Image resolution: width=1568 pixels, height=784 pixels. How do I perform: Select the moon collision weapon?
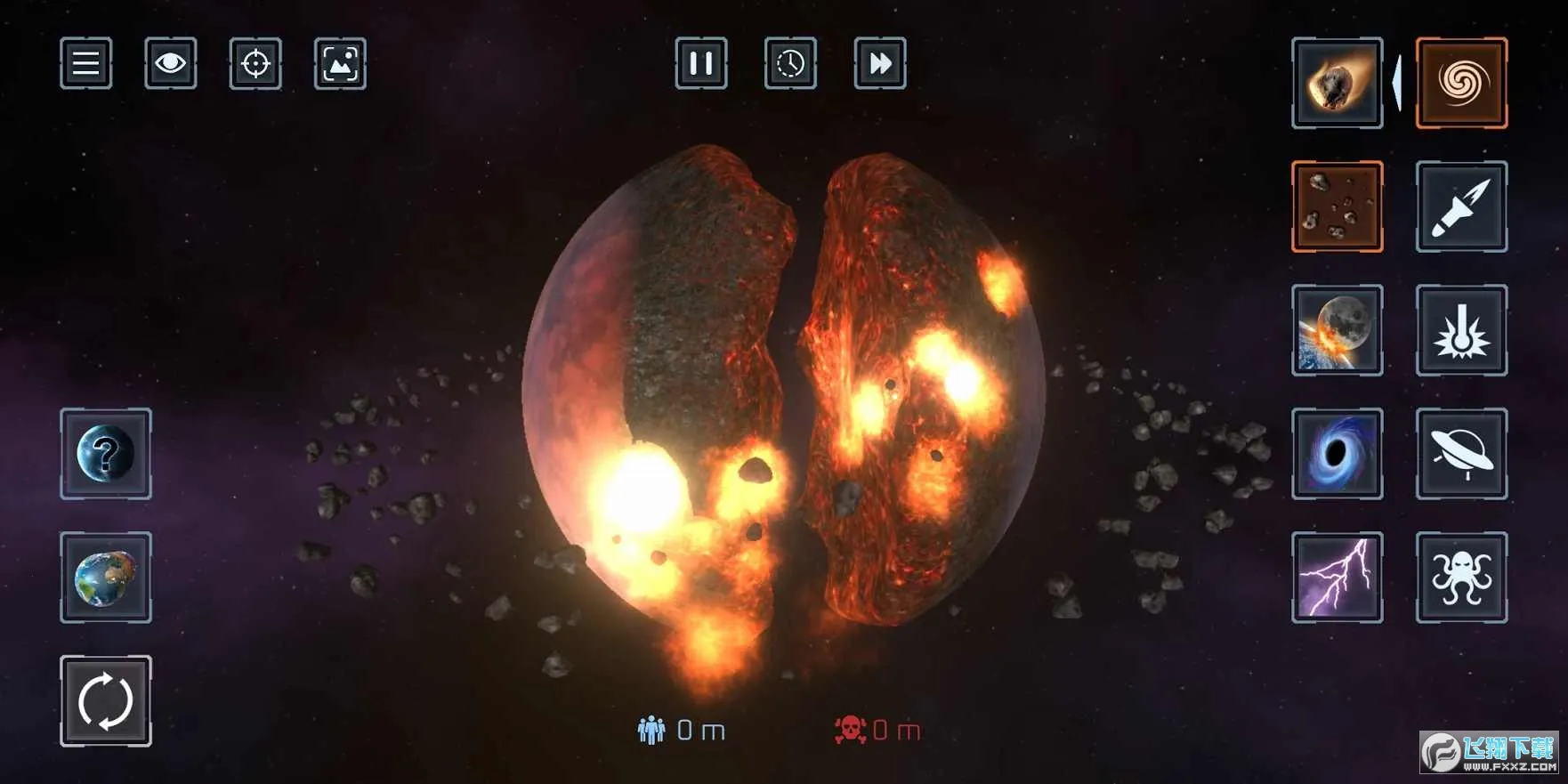point(1338,331)
